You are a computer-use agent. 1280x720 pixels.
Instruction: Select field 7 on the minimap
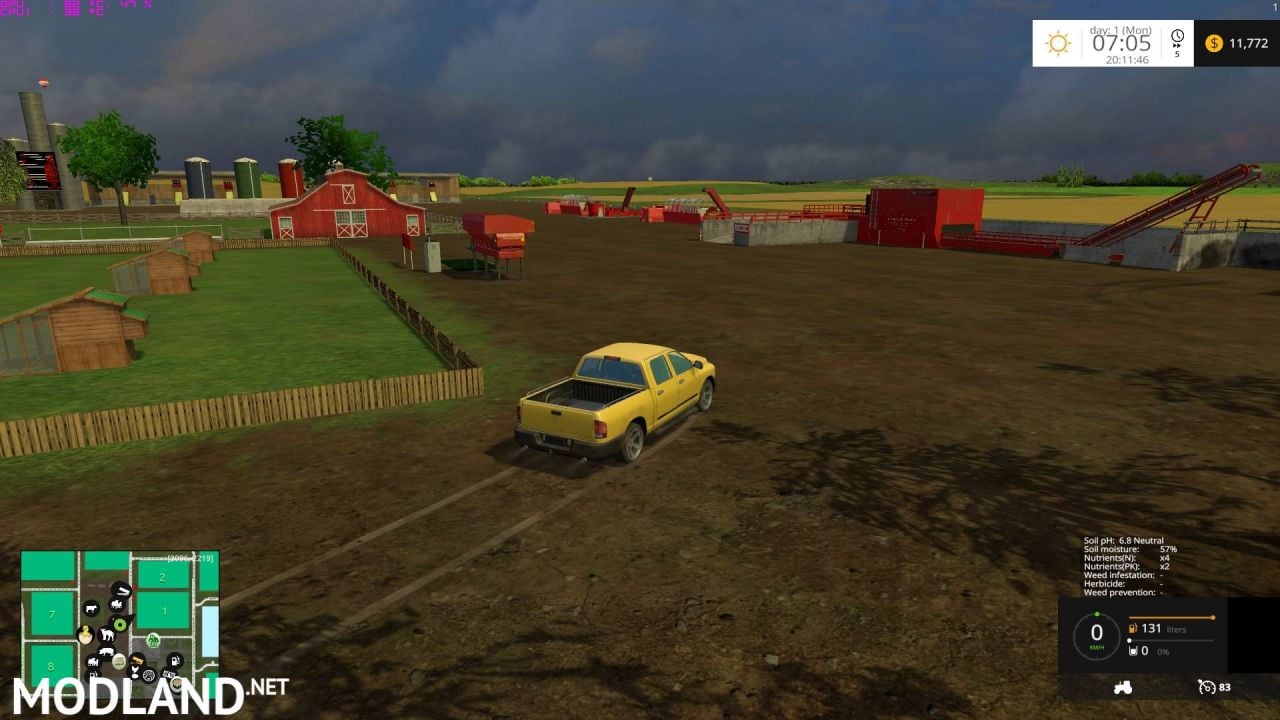tap(51, 615)
